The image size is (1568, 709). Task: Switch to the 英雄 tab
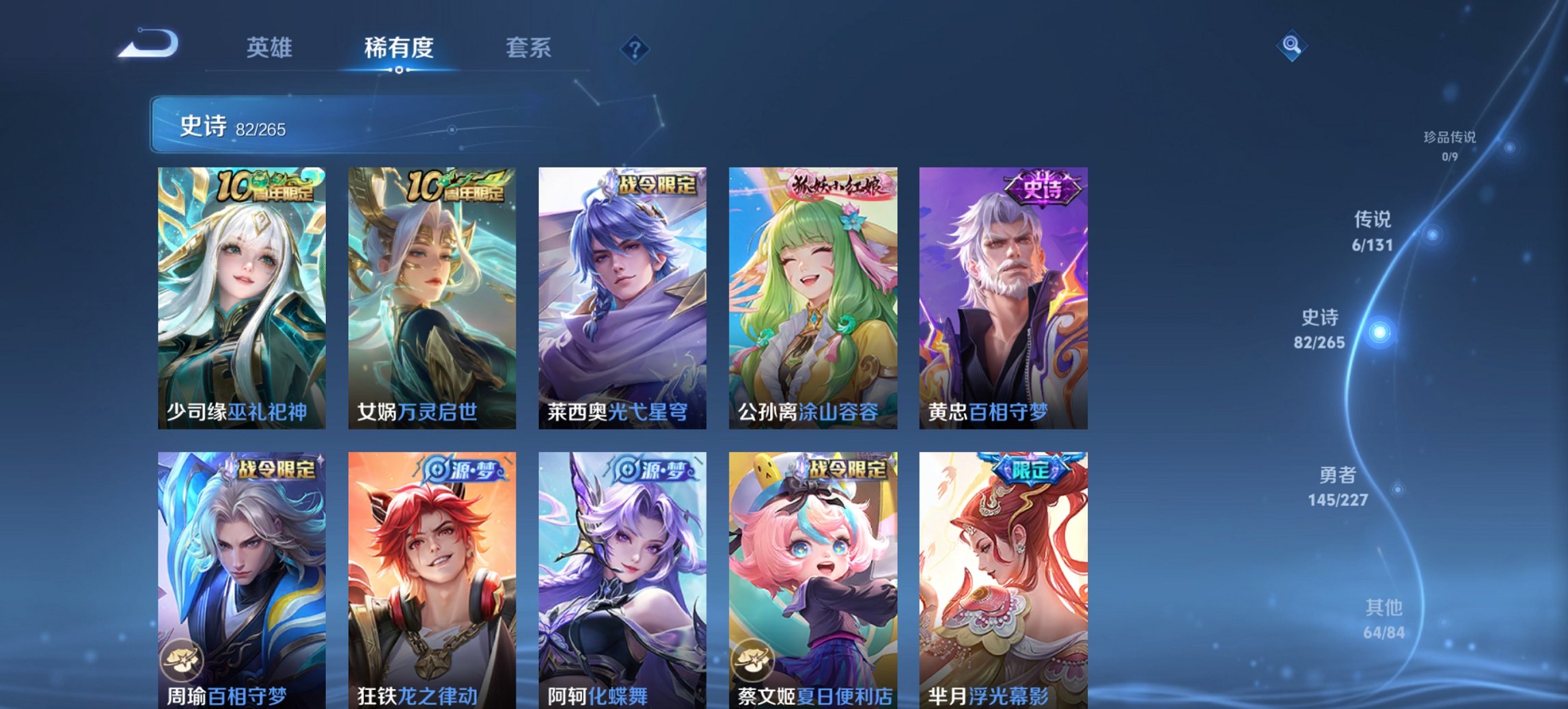(x=271, y=48)
